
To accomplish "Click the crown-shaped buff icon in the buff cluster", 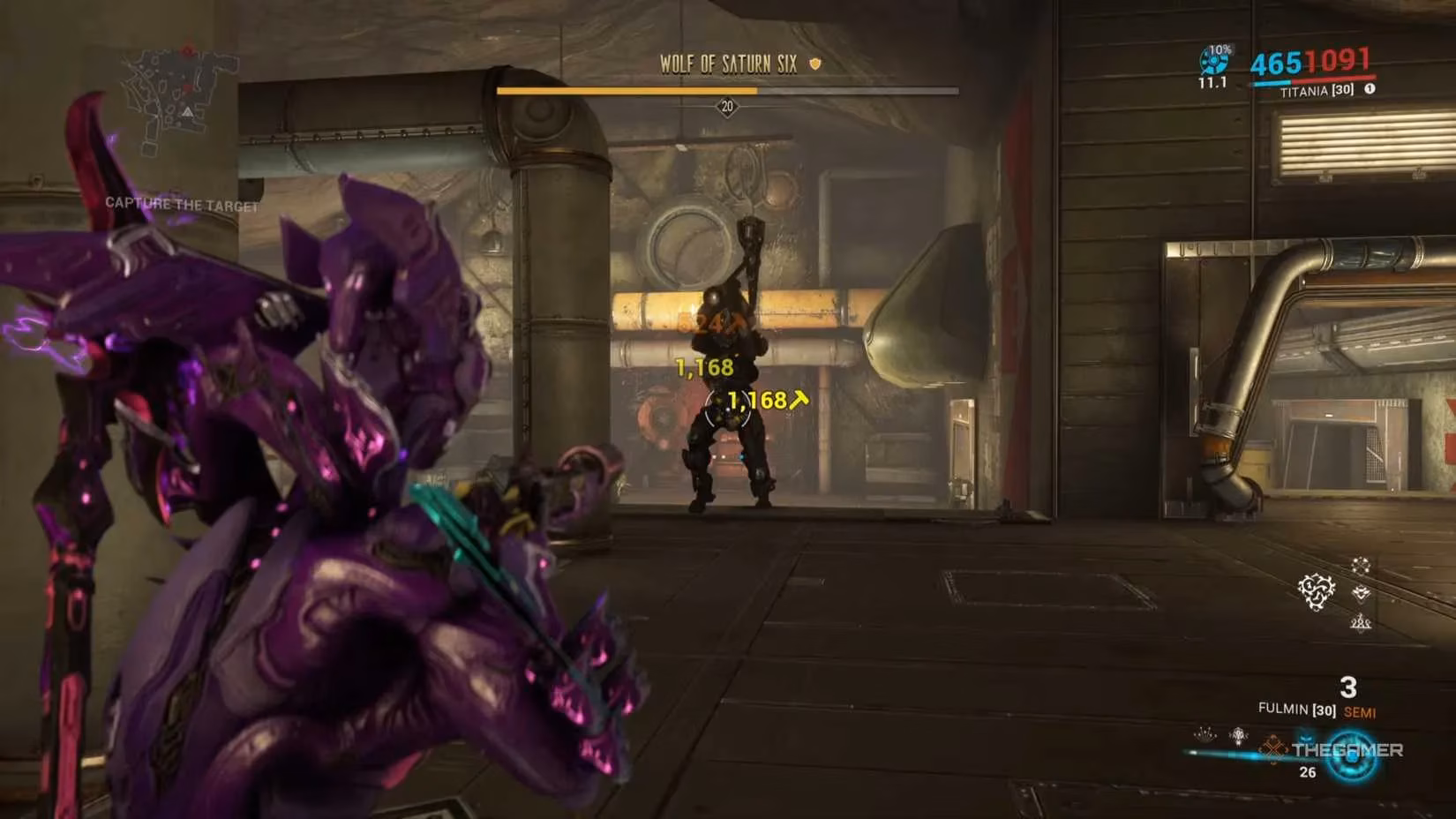I will [1361, 593].
